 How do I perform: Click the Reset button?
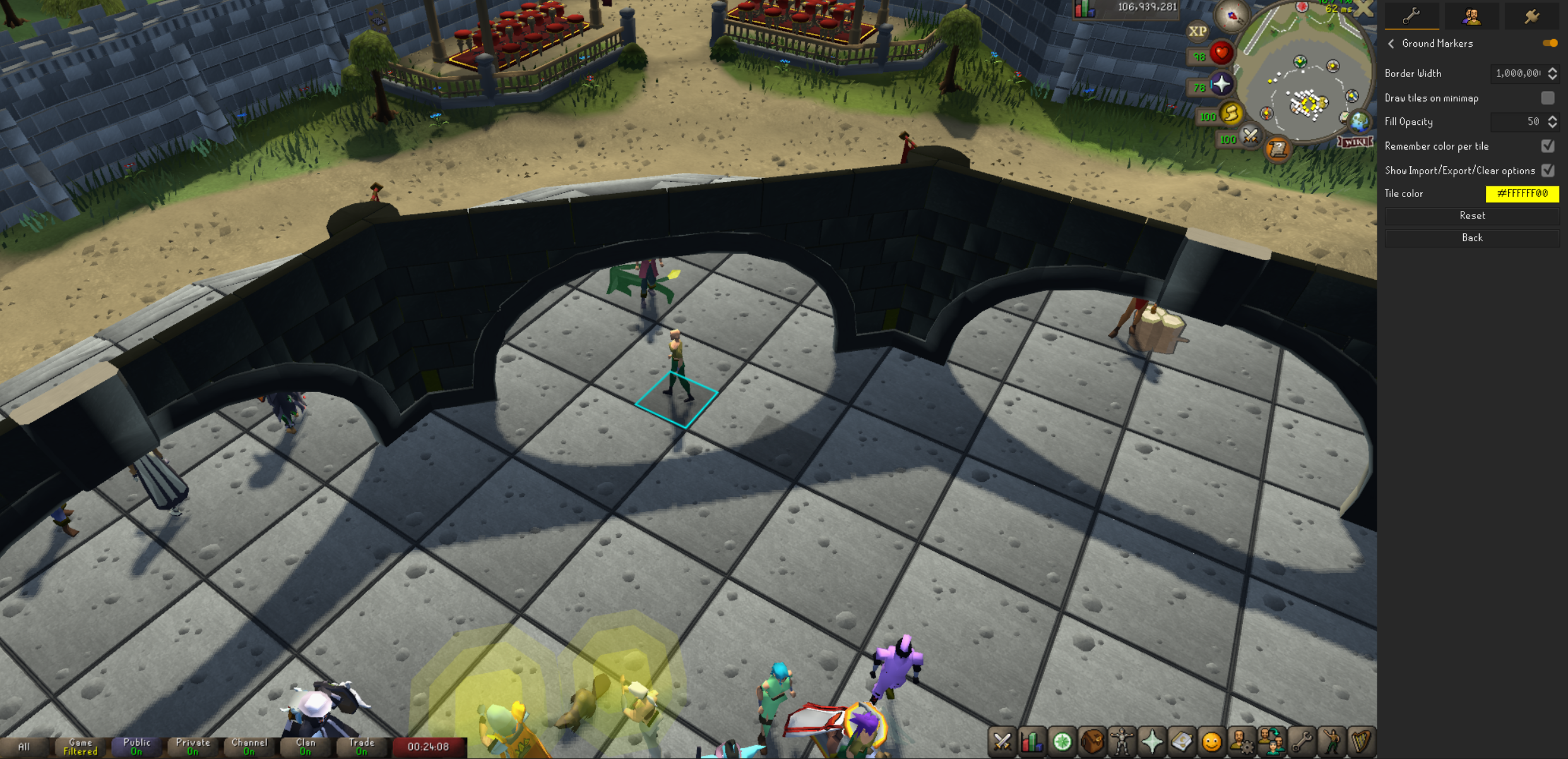point(1472,215)
